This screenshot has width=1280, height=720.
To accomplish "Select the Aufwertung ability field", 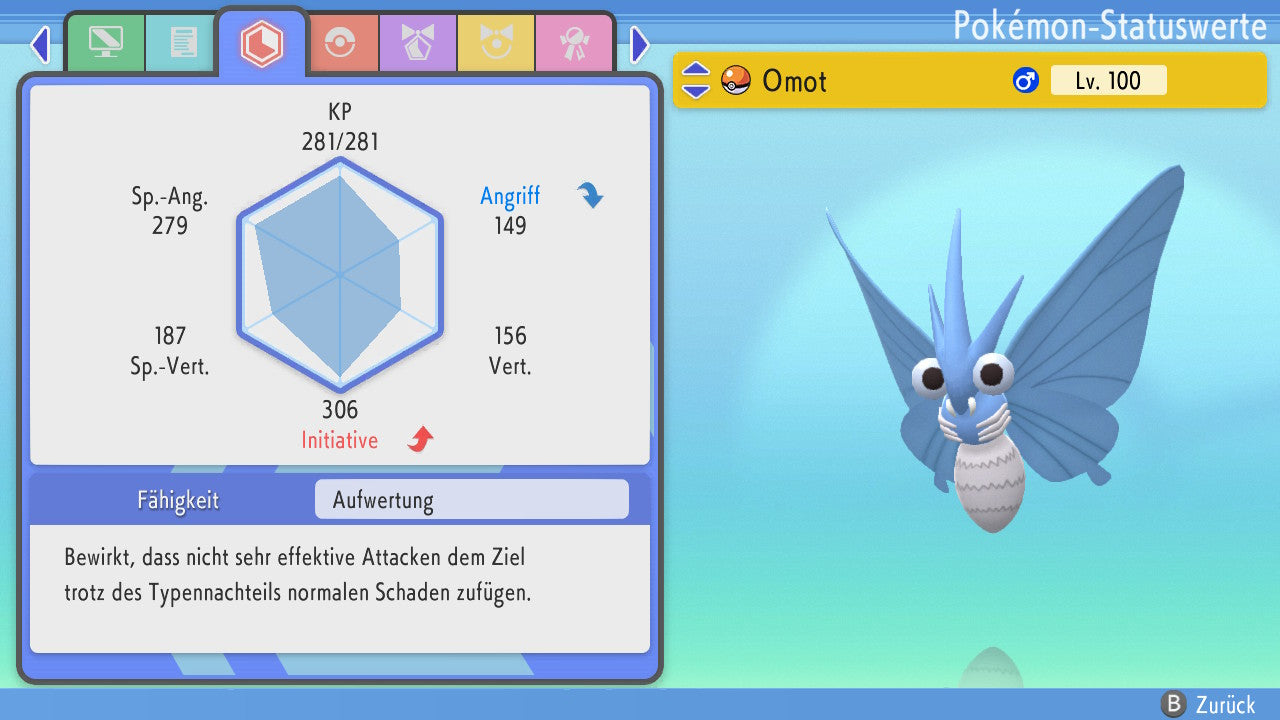I will tap(471, 500).
